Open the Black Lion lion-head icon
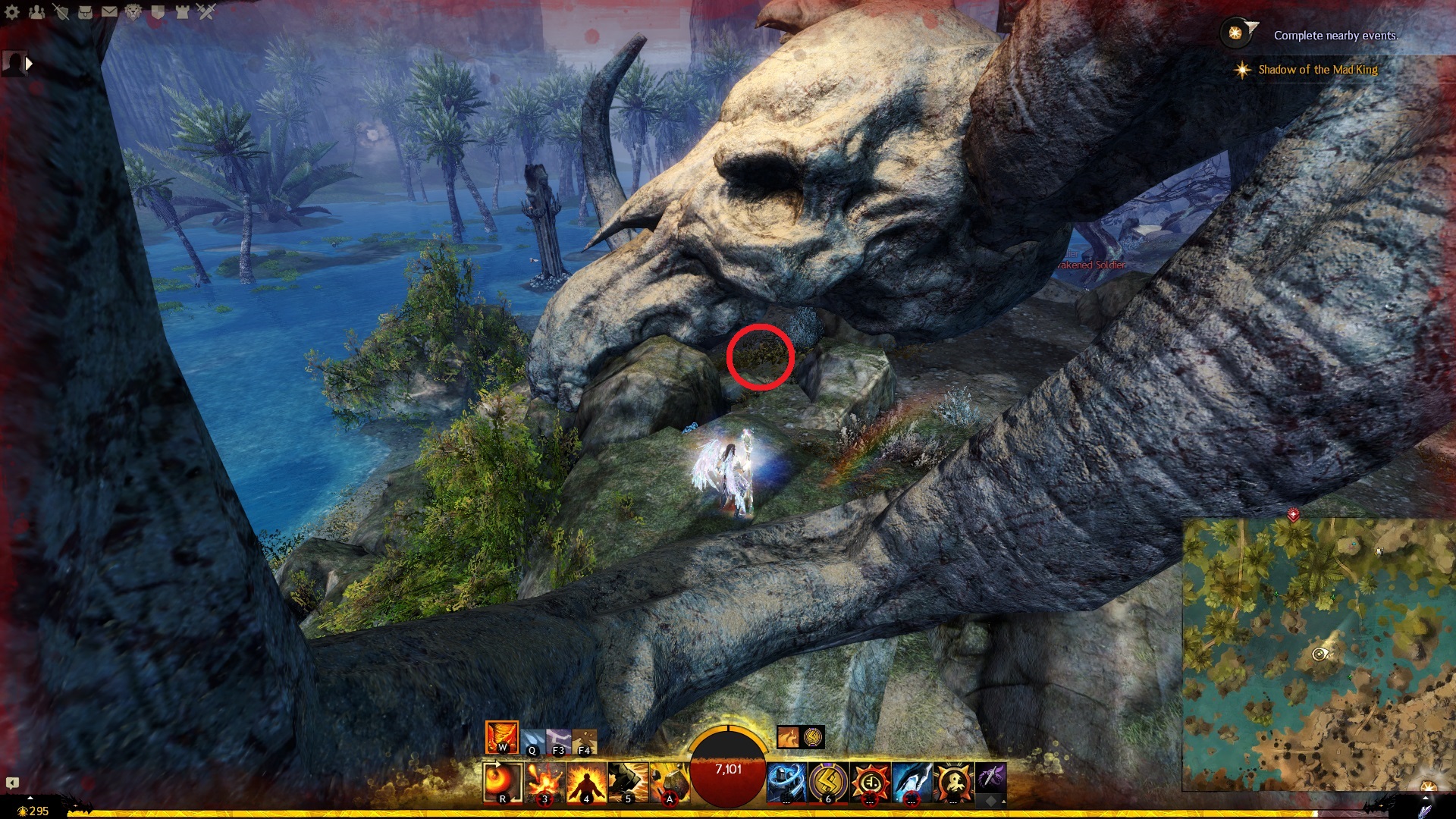The height and width of the screenshot is (819, 1456). [133, 12]
